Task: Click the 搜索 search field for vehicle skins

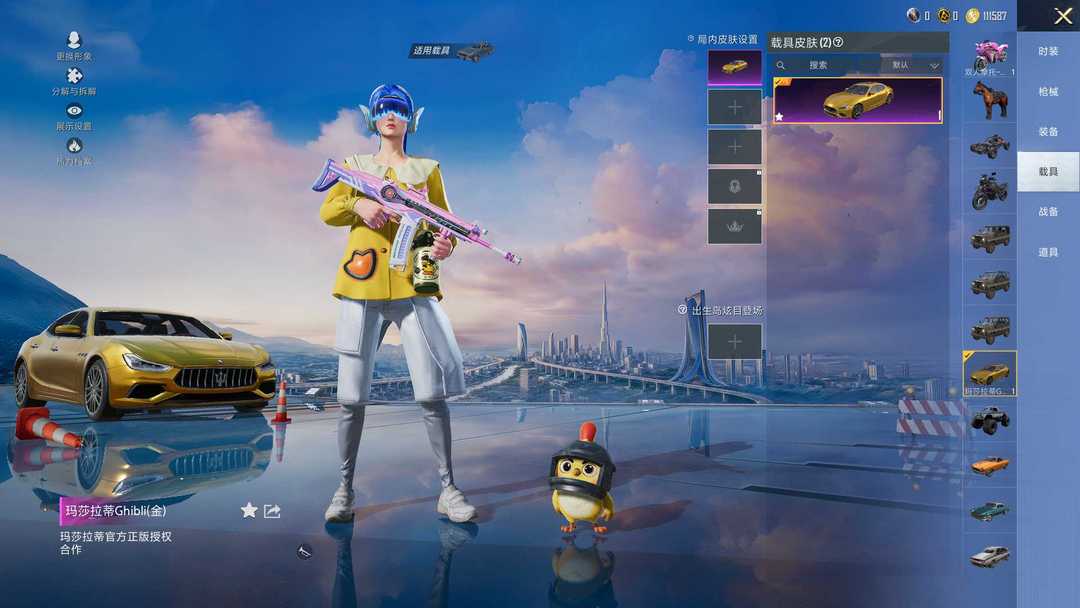Action: click(820, 65)
